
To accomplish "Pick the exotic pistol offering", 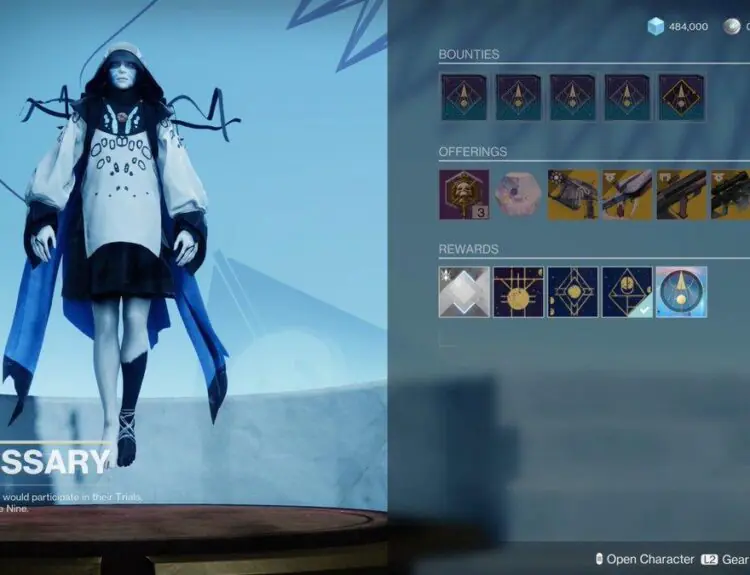I will (x=573, y=194).
